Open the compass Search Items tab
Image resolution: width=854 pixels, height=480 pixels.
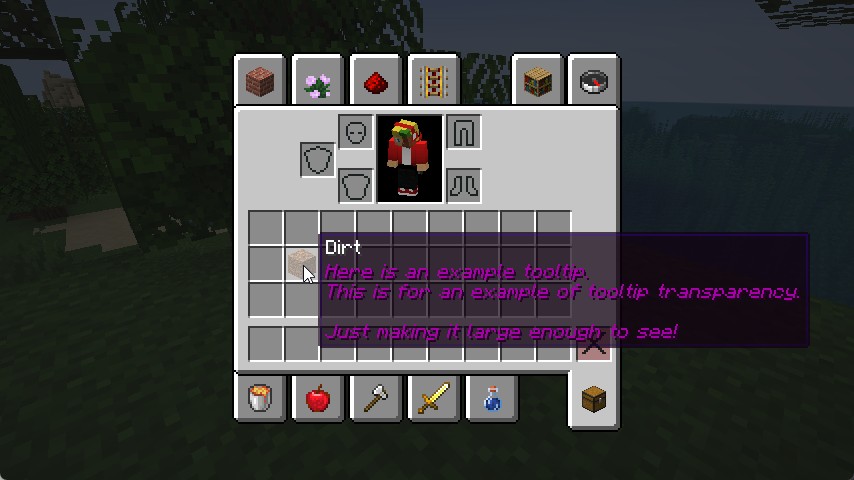pos(596,81)
